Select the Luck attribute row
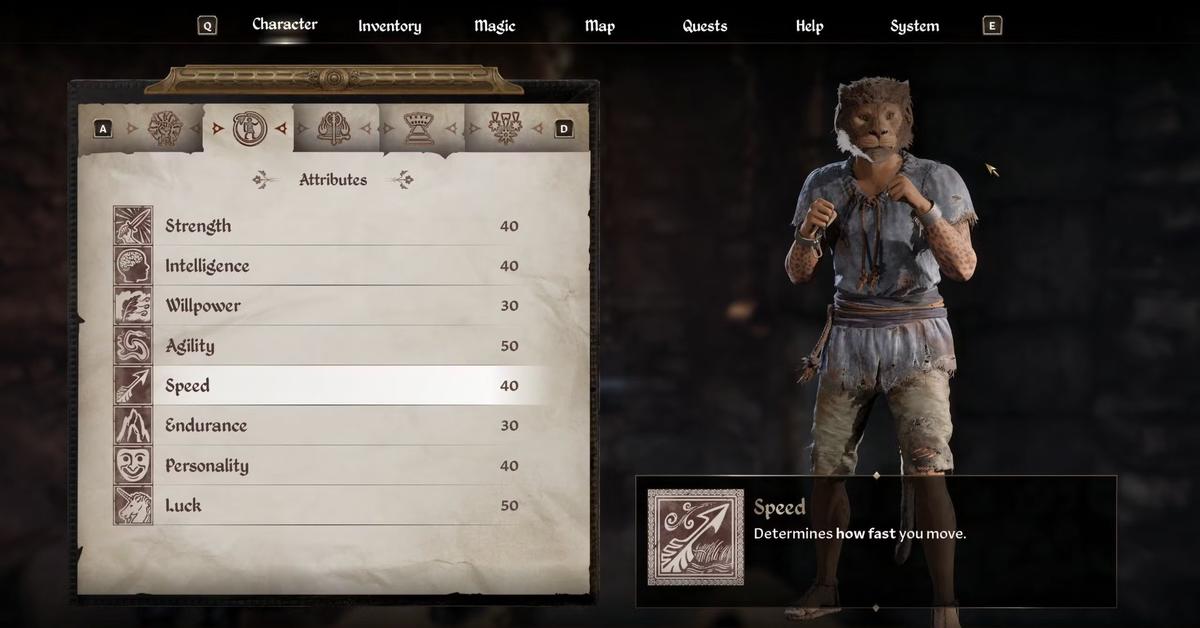1200x628 pixels. (330, 506)
